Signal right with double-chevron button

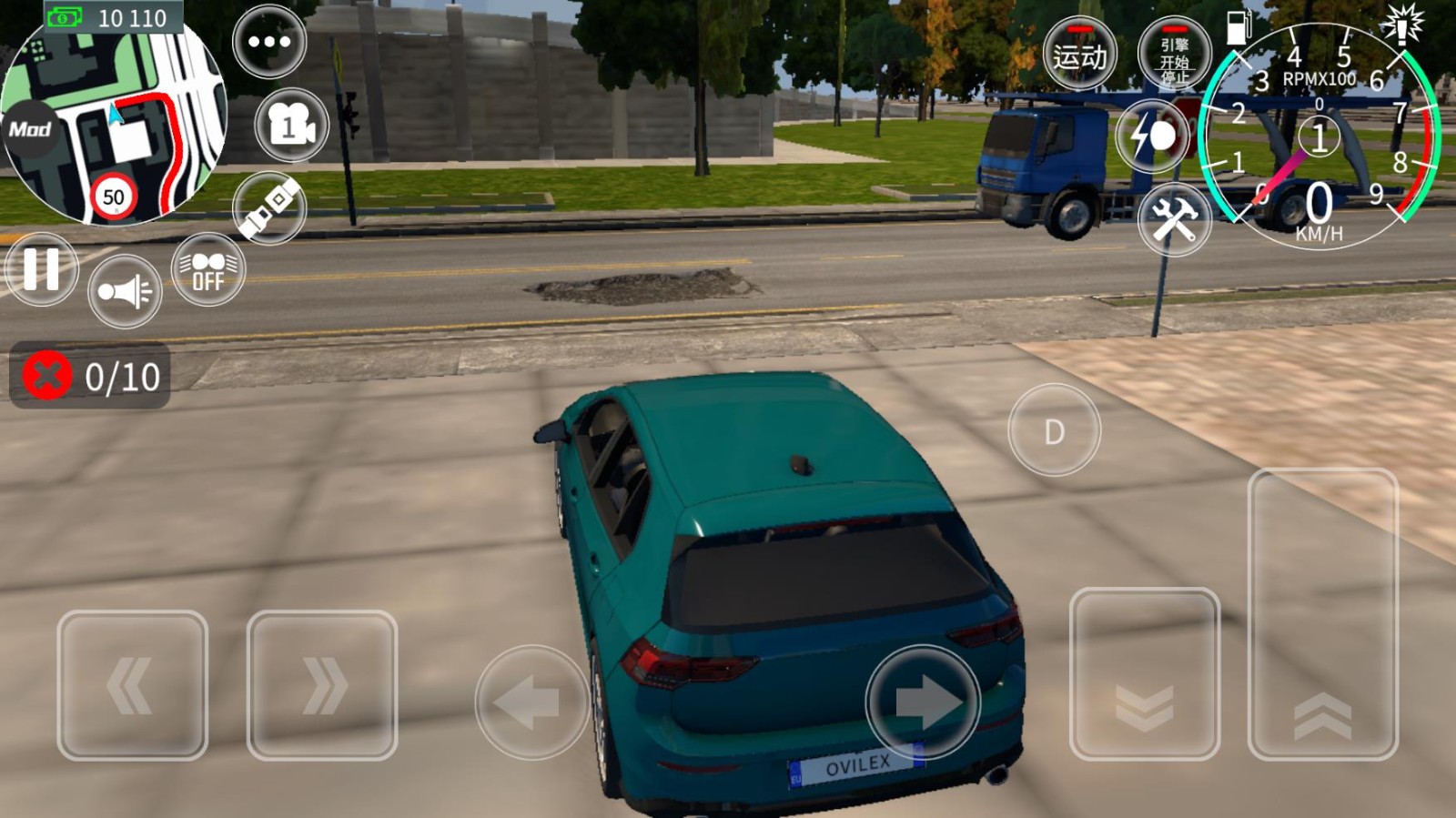[322, 685]
